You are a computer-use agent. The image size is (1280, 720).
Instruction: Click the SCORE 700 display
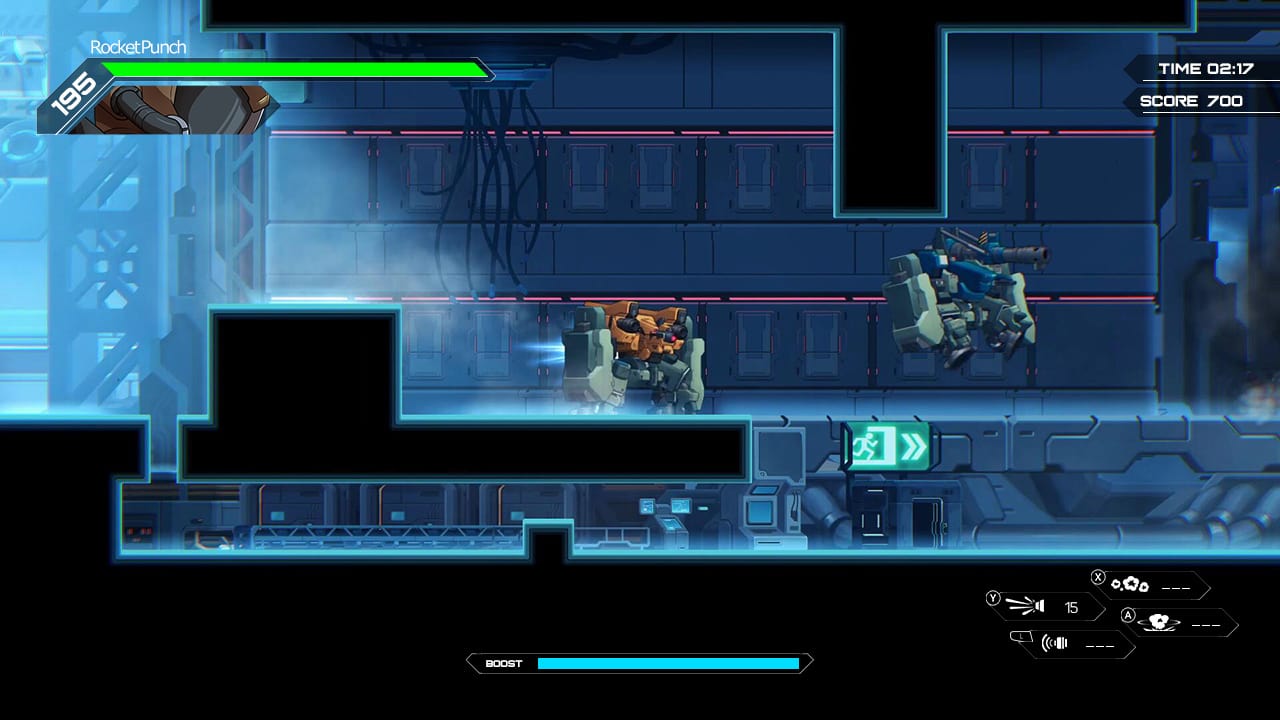pos(1190,100)
